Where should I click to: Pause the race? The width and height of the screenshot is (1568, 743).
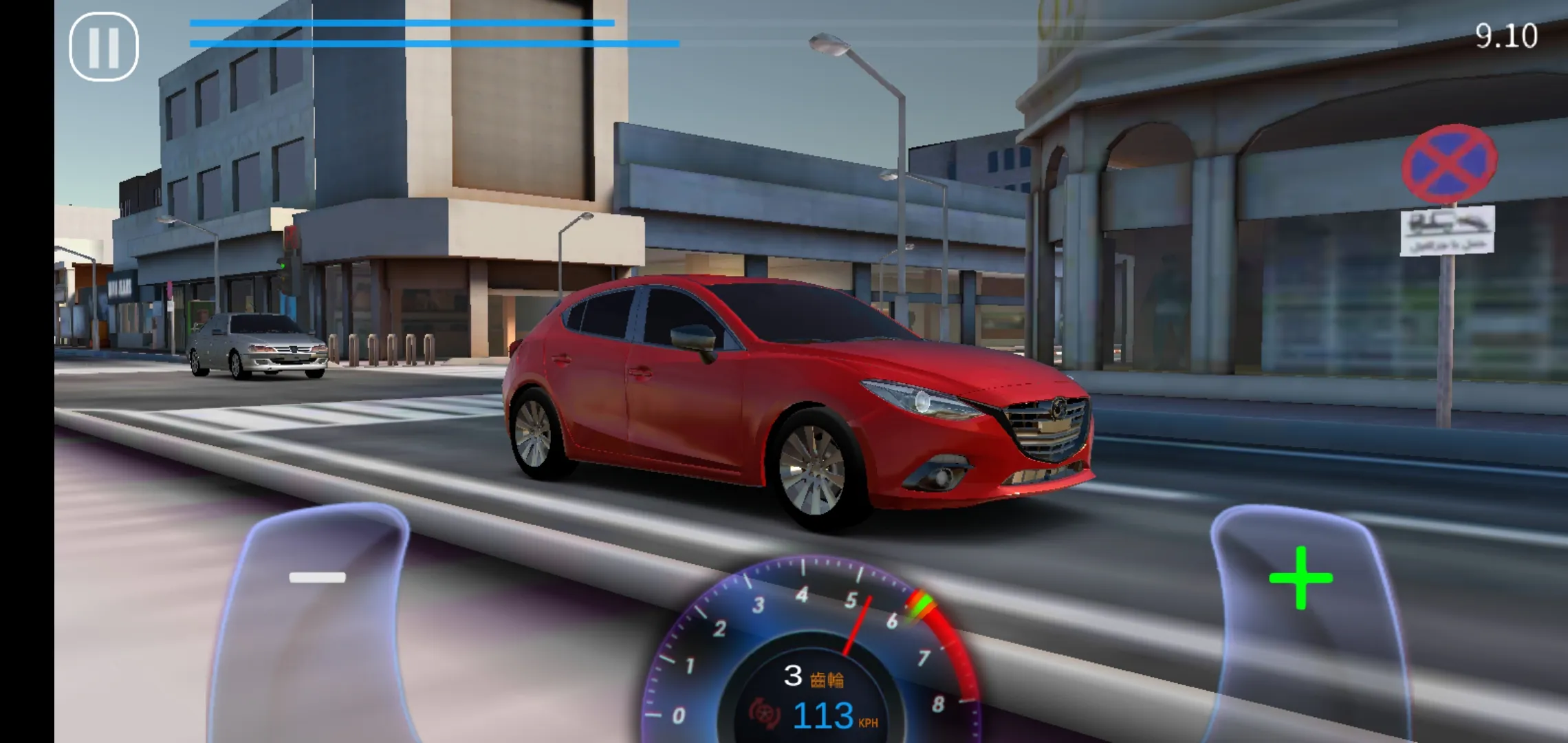click(x=104, y=47)
